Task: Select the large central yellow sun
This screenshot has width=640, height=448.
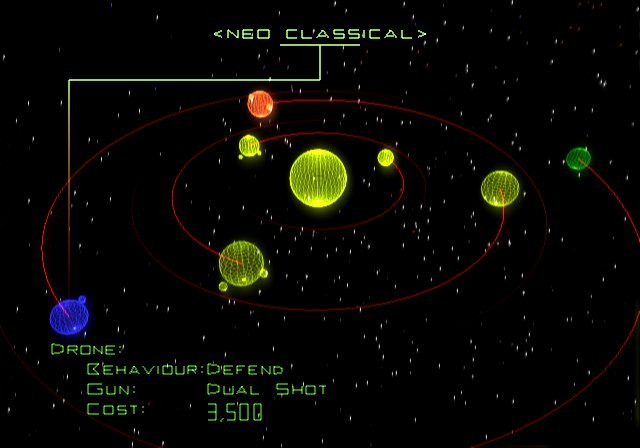Action: pos(318,178)
